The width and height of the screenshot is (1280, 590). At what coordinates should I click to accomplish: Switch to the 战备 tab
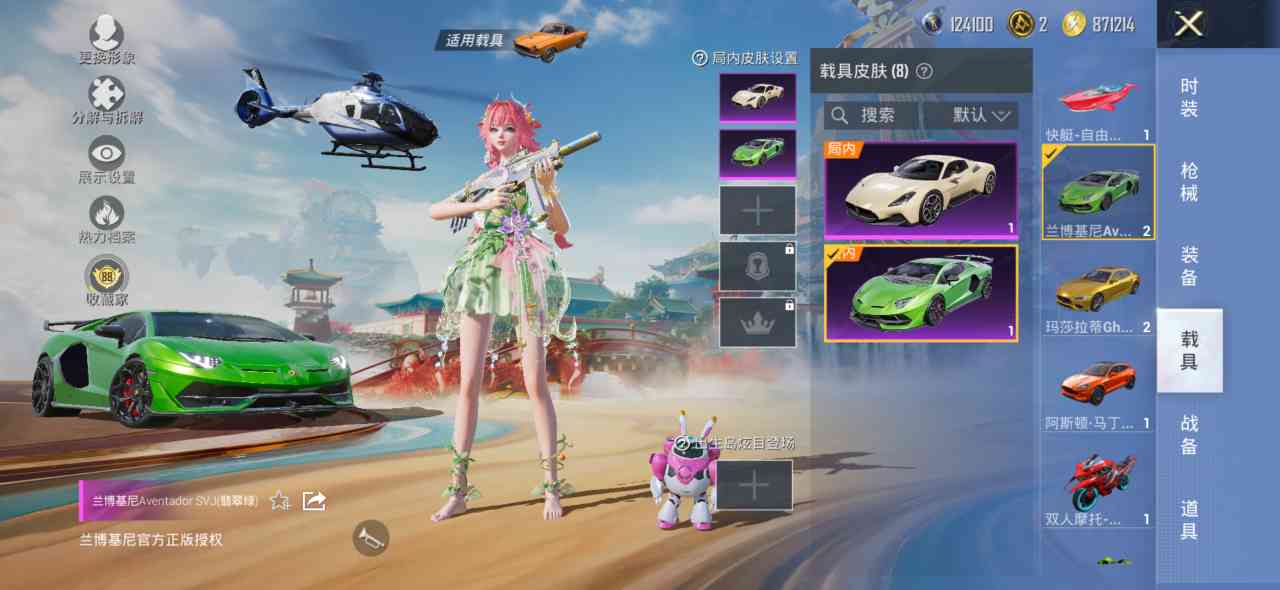1189,434
